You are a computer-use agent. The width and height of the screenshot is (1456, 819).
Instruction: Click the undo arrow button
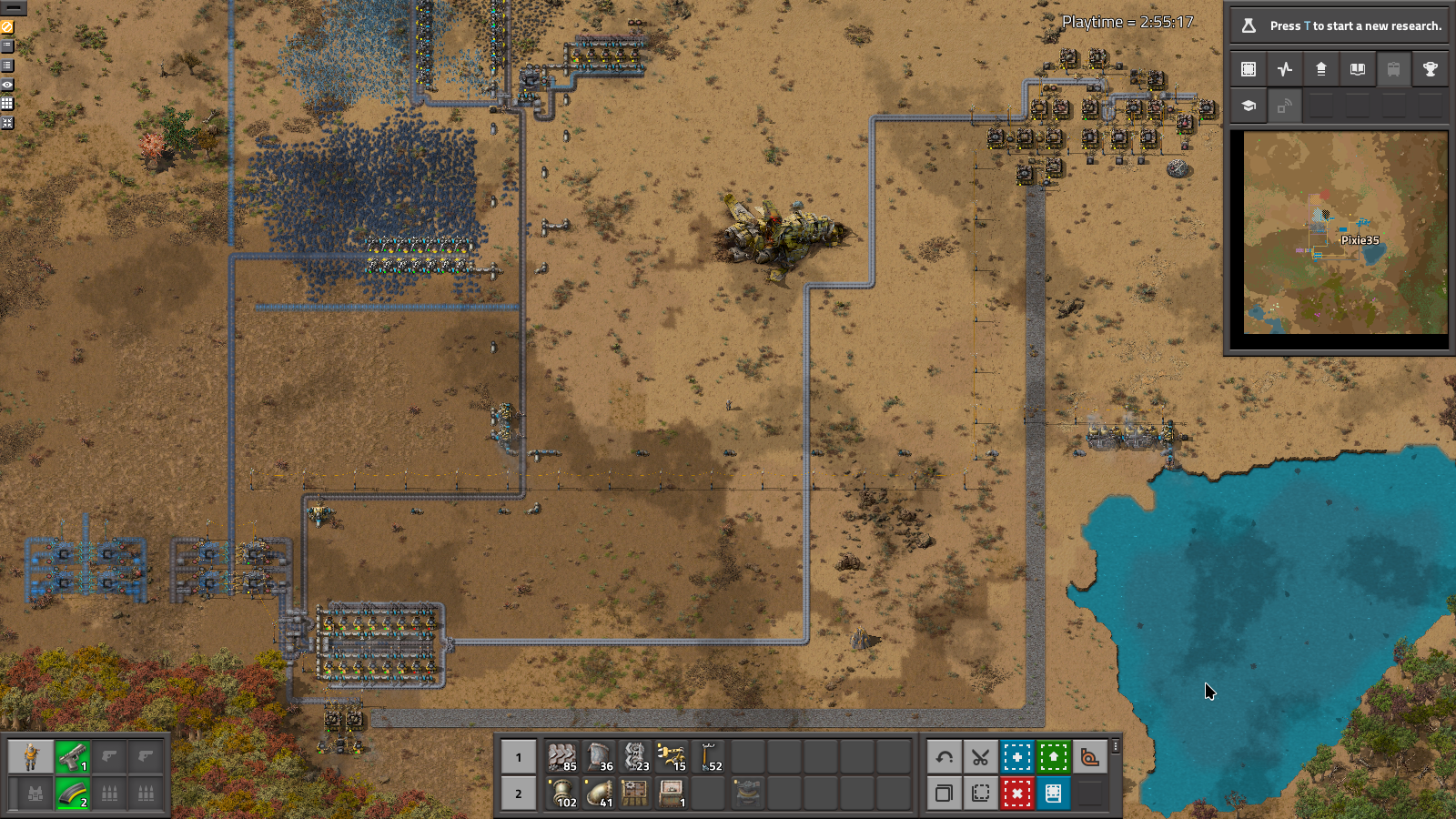point(944,756)
